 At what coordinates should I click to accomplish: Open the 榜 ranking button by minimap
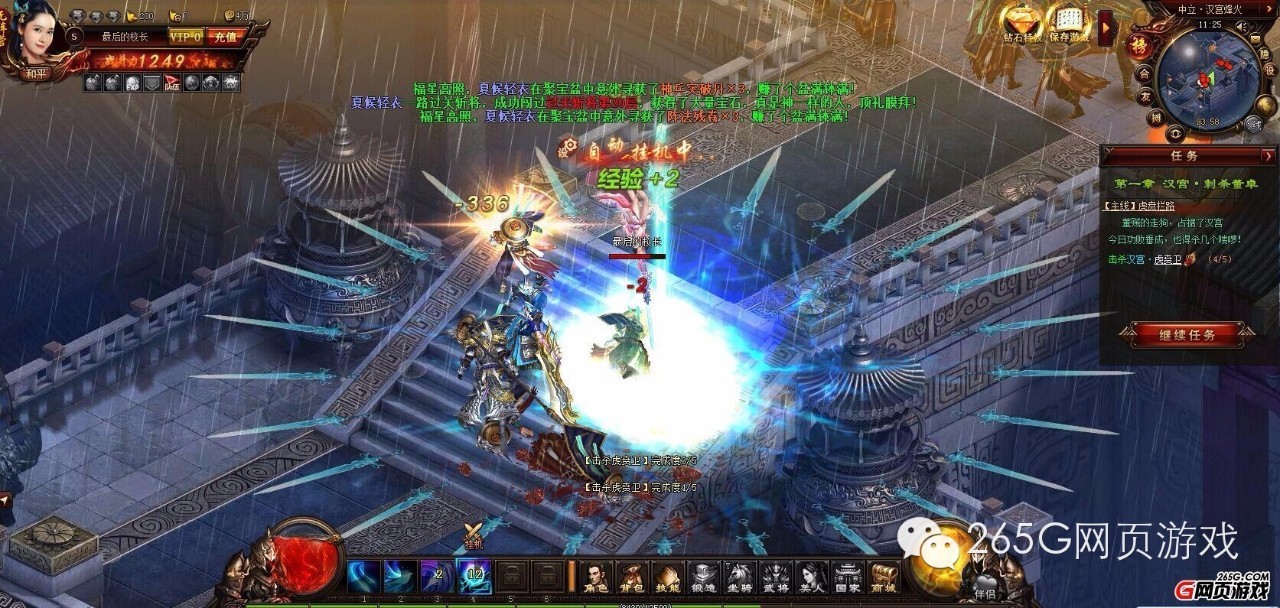coord(1139,48)
